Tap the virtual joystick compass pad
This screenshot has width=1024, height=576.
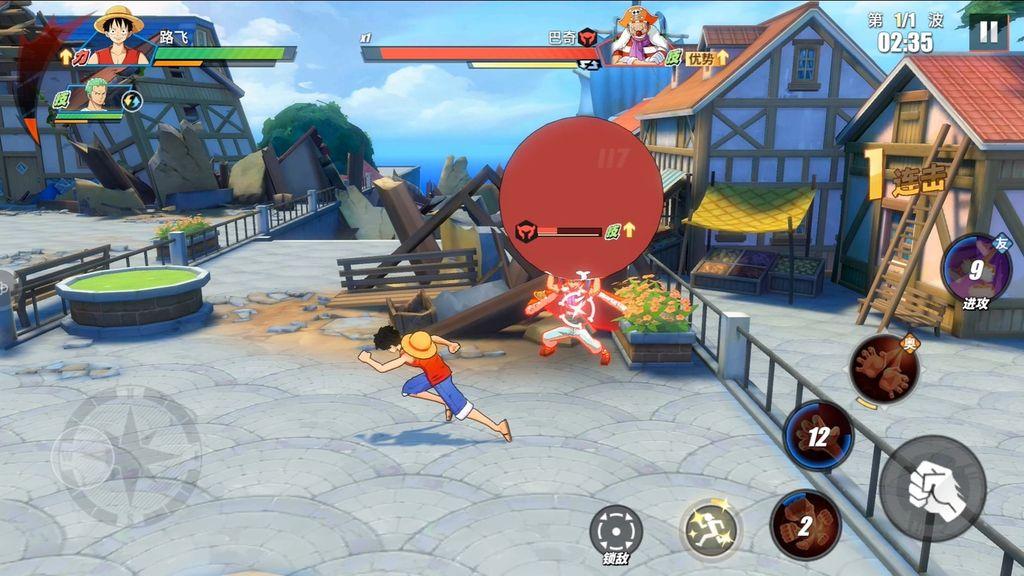point(126,456)
